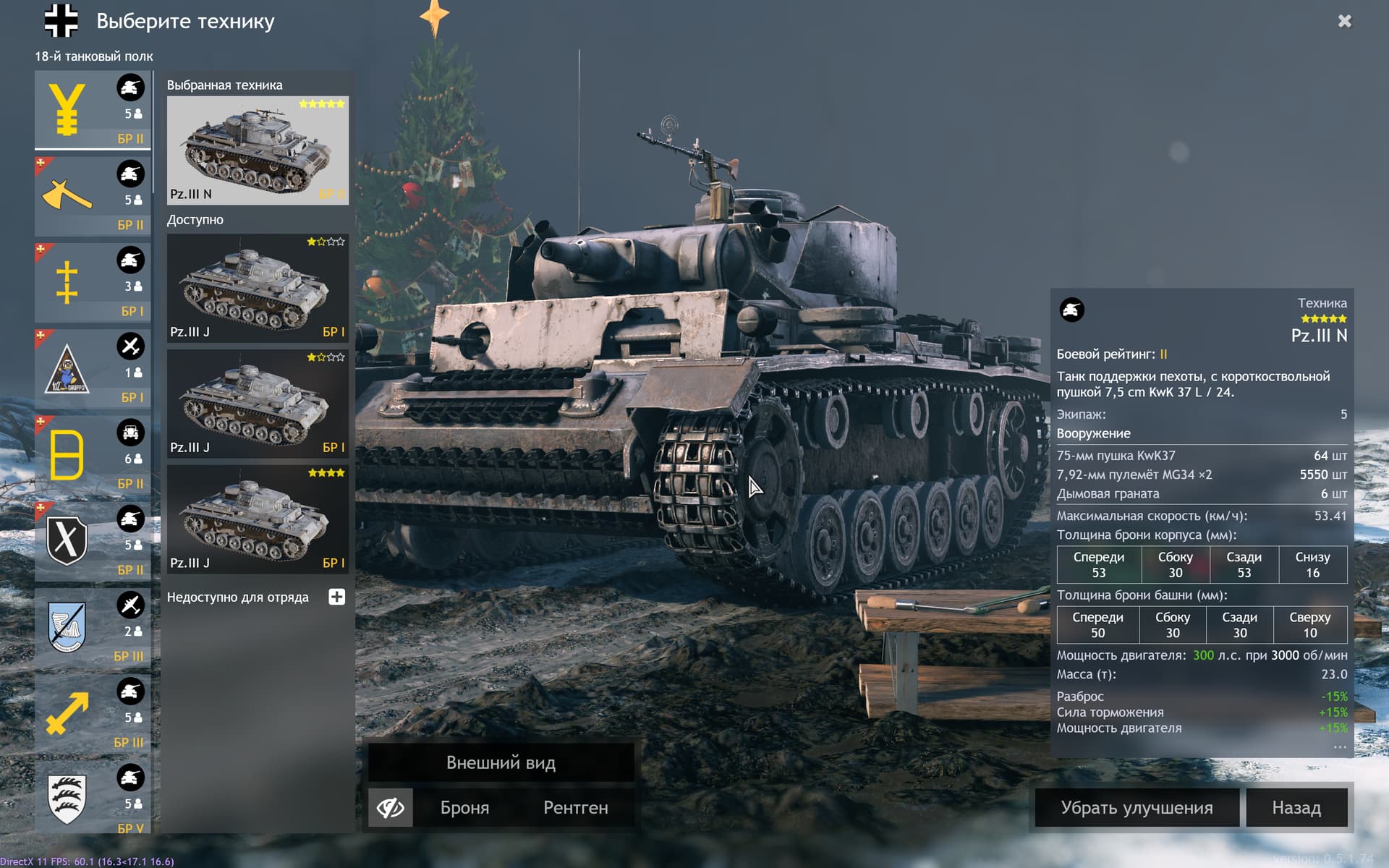Choose the four-star Pz.III J tank

click(258, 519)
